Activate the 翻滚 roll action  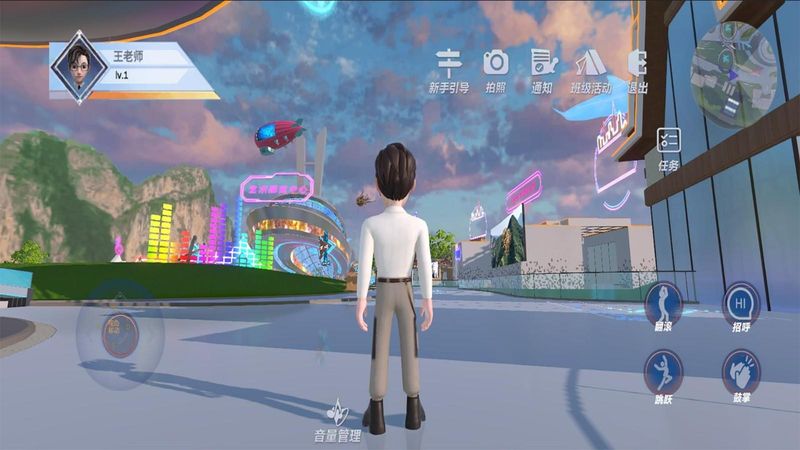click(662, 302)
